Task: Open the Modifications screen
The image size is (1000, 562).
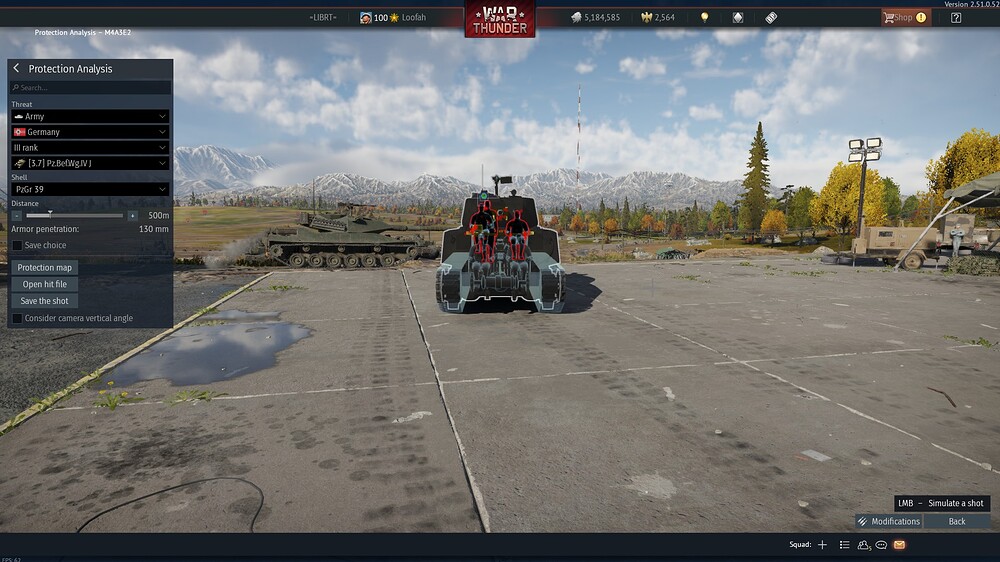Action: point(888,521)
